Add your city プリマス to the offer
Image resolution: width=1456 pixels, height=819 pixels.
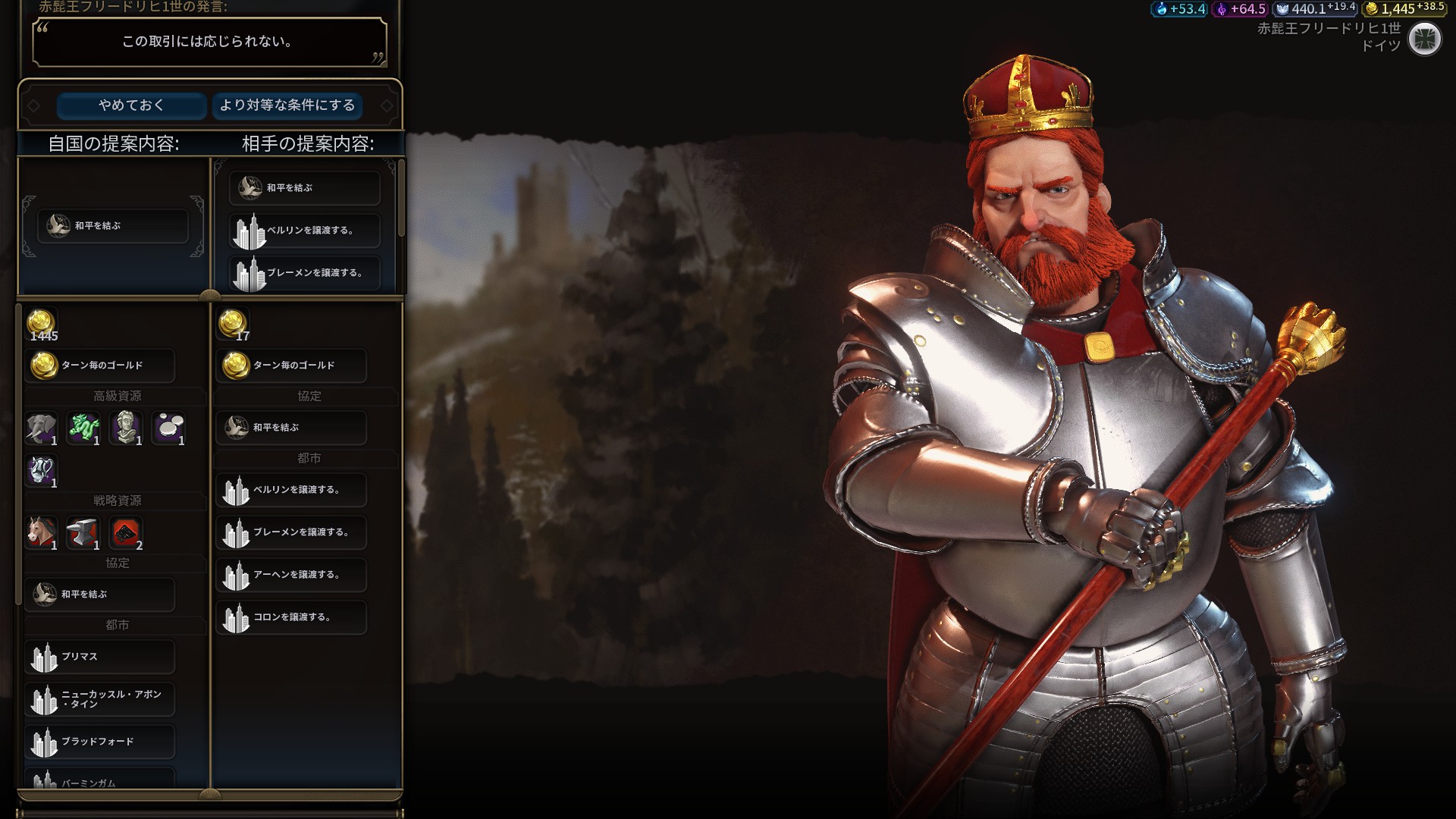click(99, 657)
